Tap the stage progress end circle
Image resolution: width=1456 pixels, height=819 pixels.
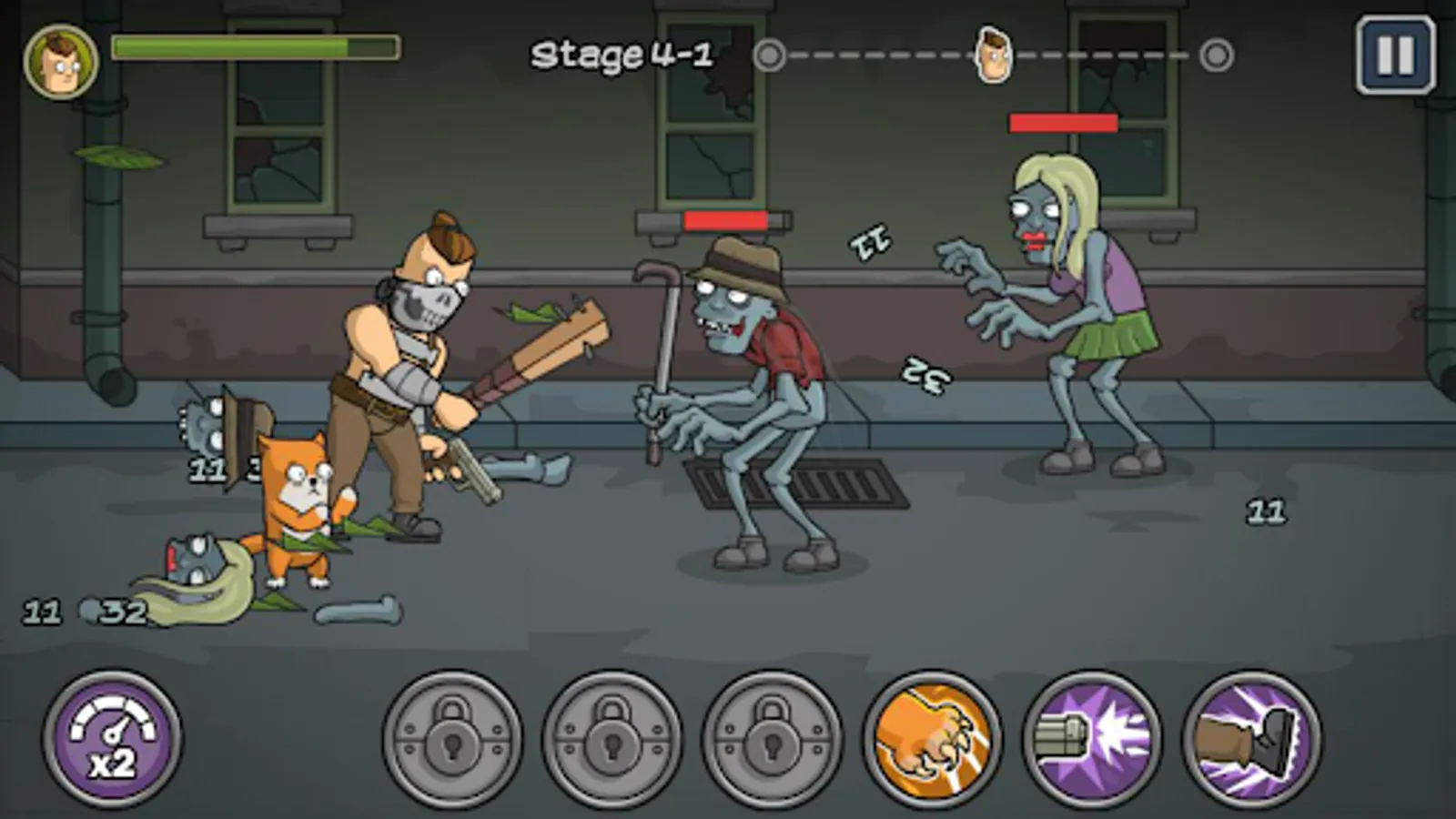1214,56
